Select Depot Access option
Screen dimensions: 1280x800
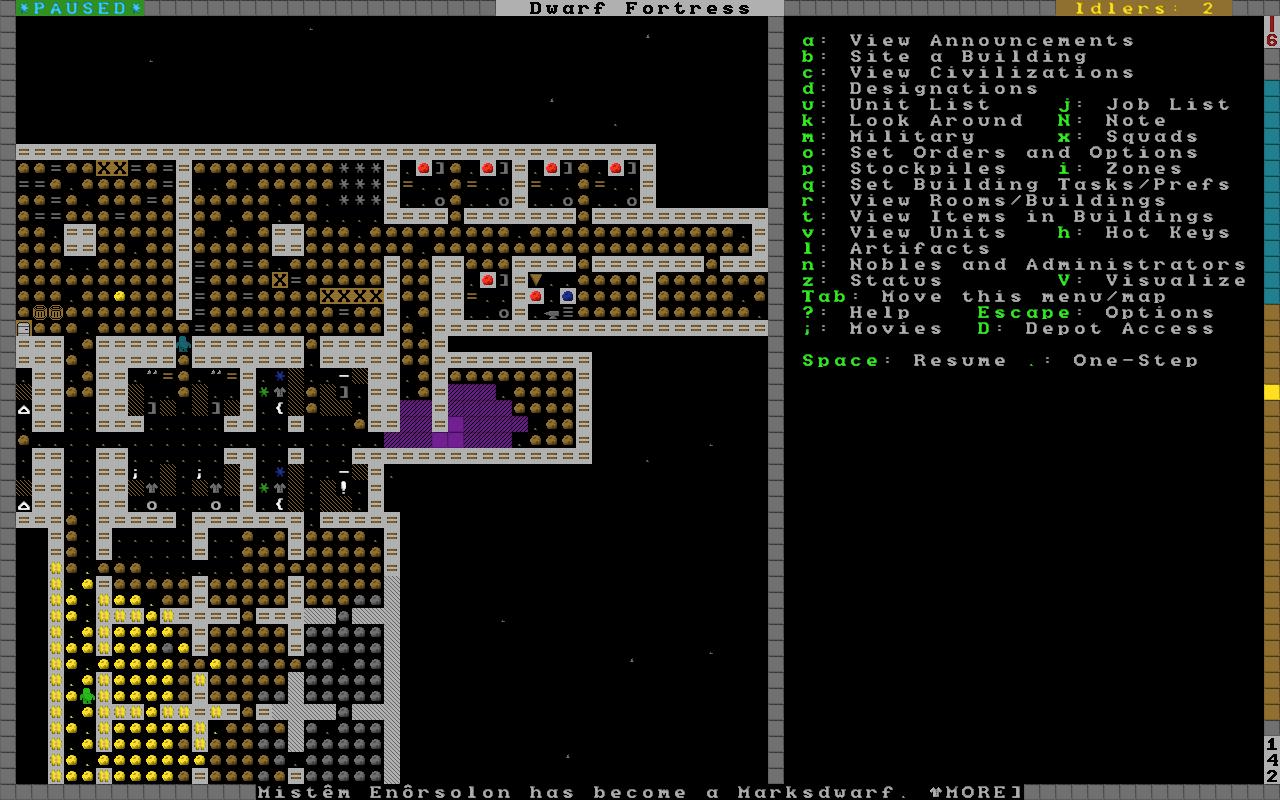tap(1095, 329)
